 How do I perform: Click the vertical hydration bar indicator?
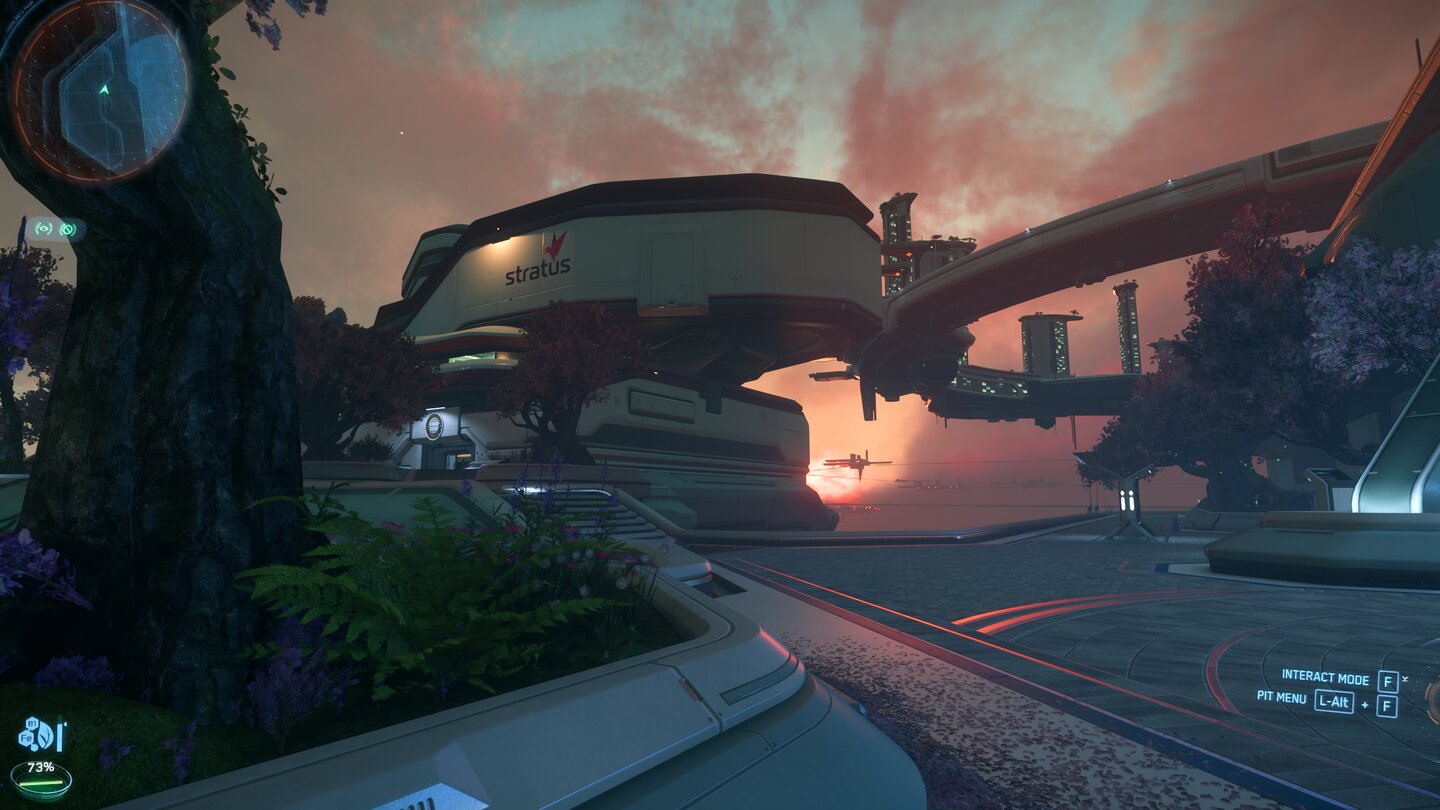59,733
